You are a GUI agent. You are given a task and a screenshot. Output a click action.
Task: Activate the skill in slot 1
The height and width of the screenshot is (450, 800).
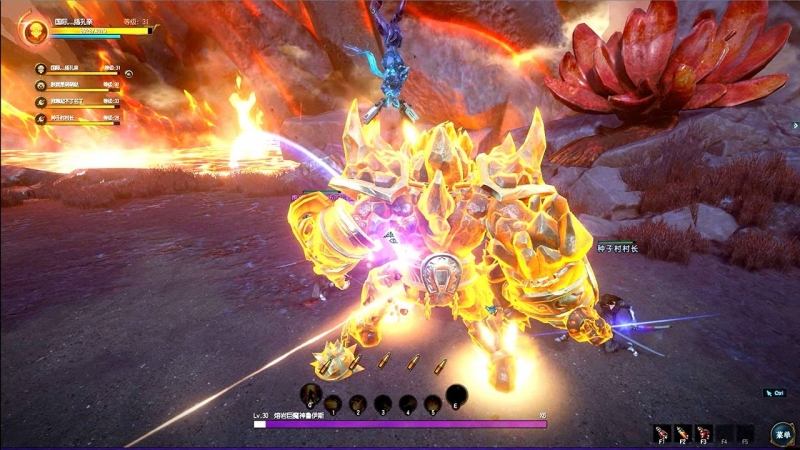[333, 403]
